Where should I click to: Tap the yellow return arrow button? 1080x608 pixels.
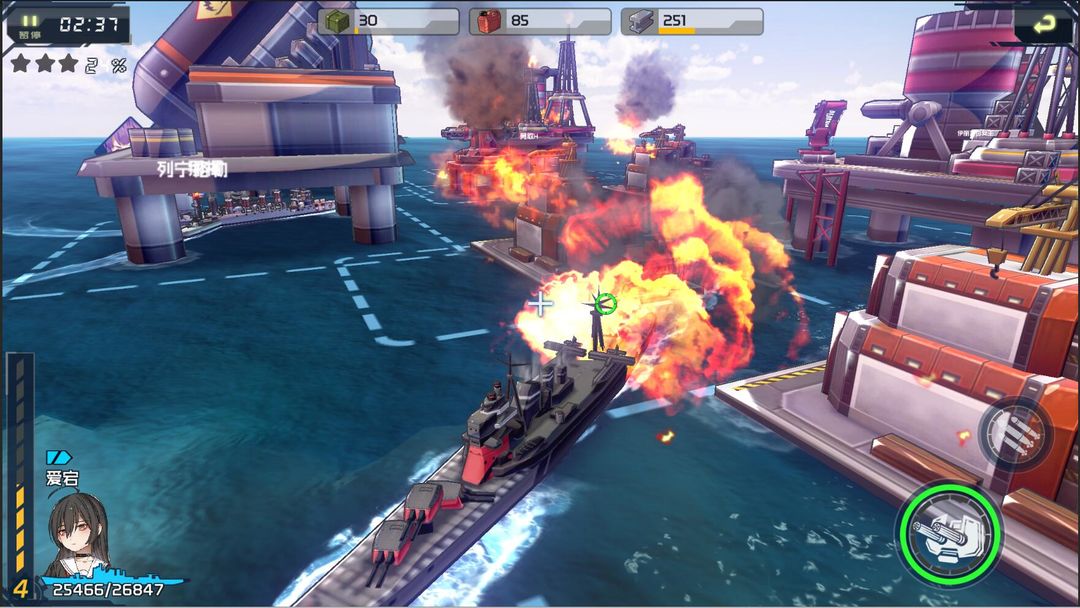tap(1042, 22)
